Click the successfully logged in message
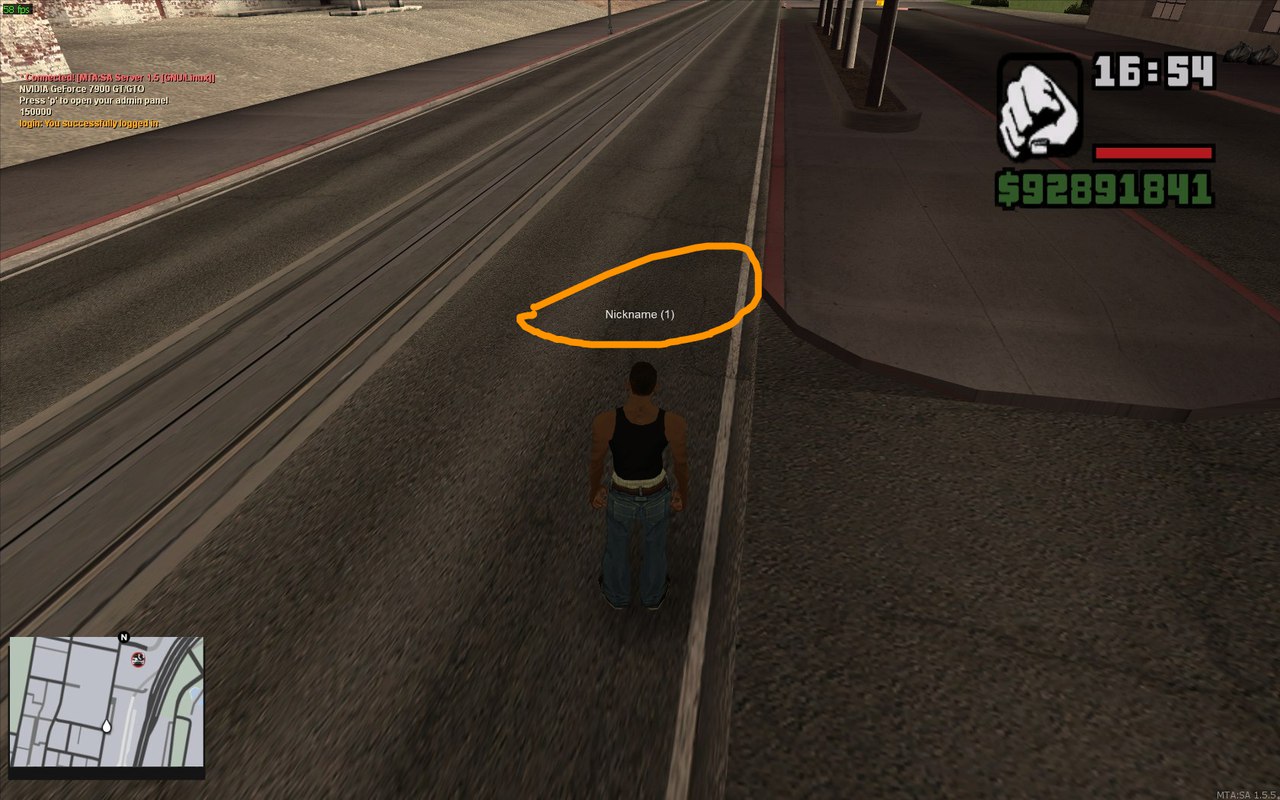1280x800 pixels. (89, 123)
